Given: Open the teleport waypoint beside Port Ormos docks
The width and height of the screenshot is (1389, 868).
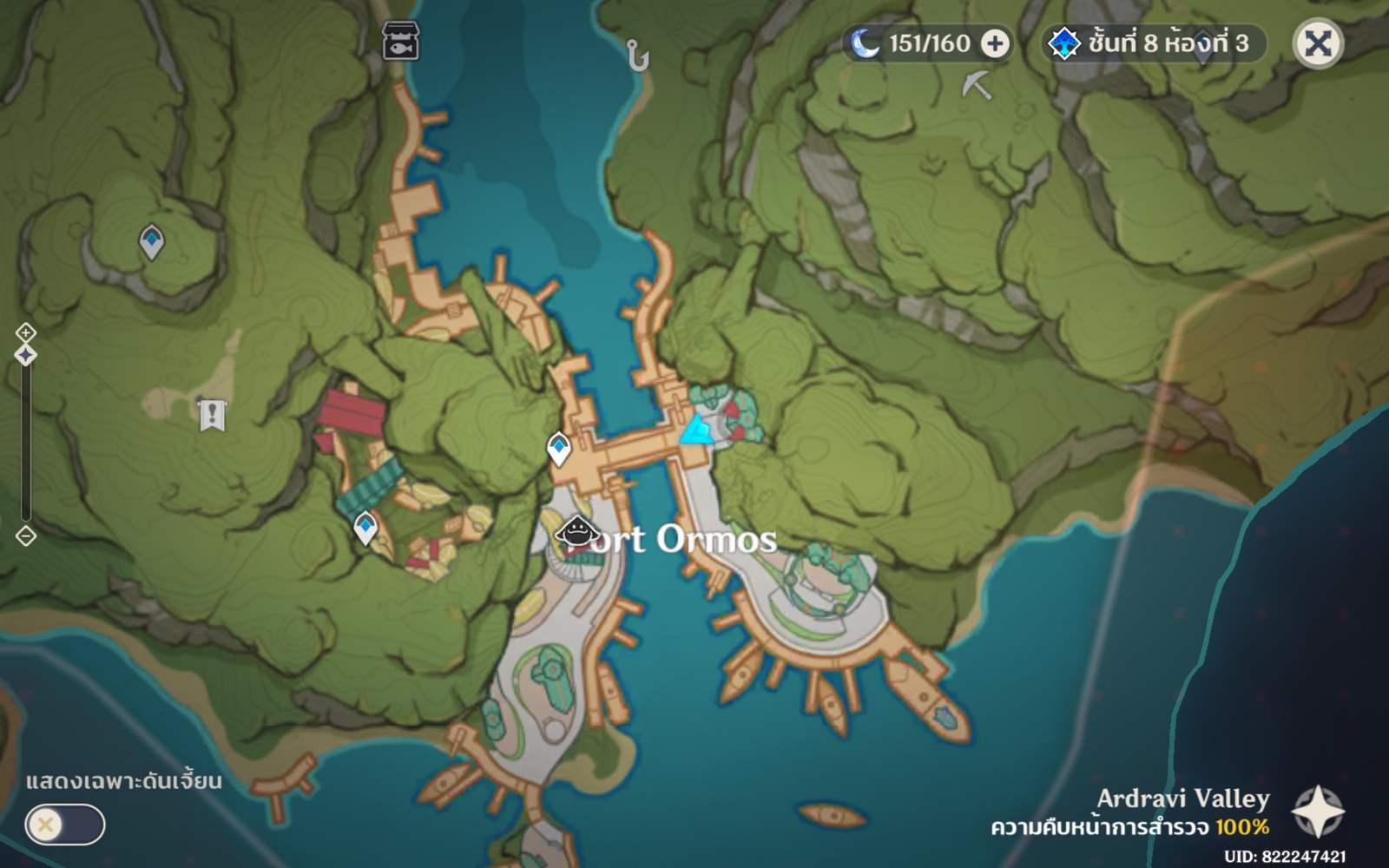Looking at the screenshot, I should coord(558,448).
